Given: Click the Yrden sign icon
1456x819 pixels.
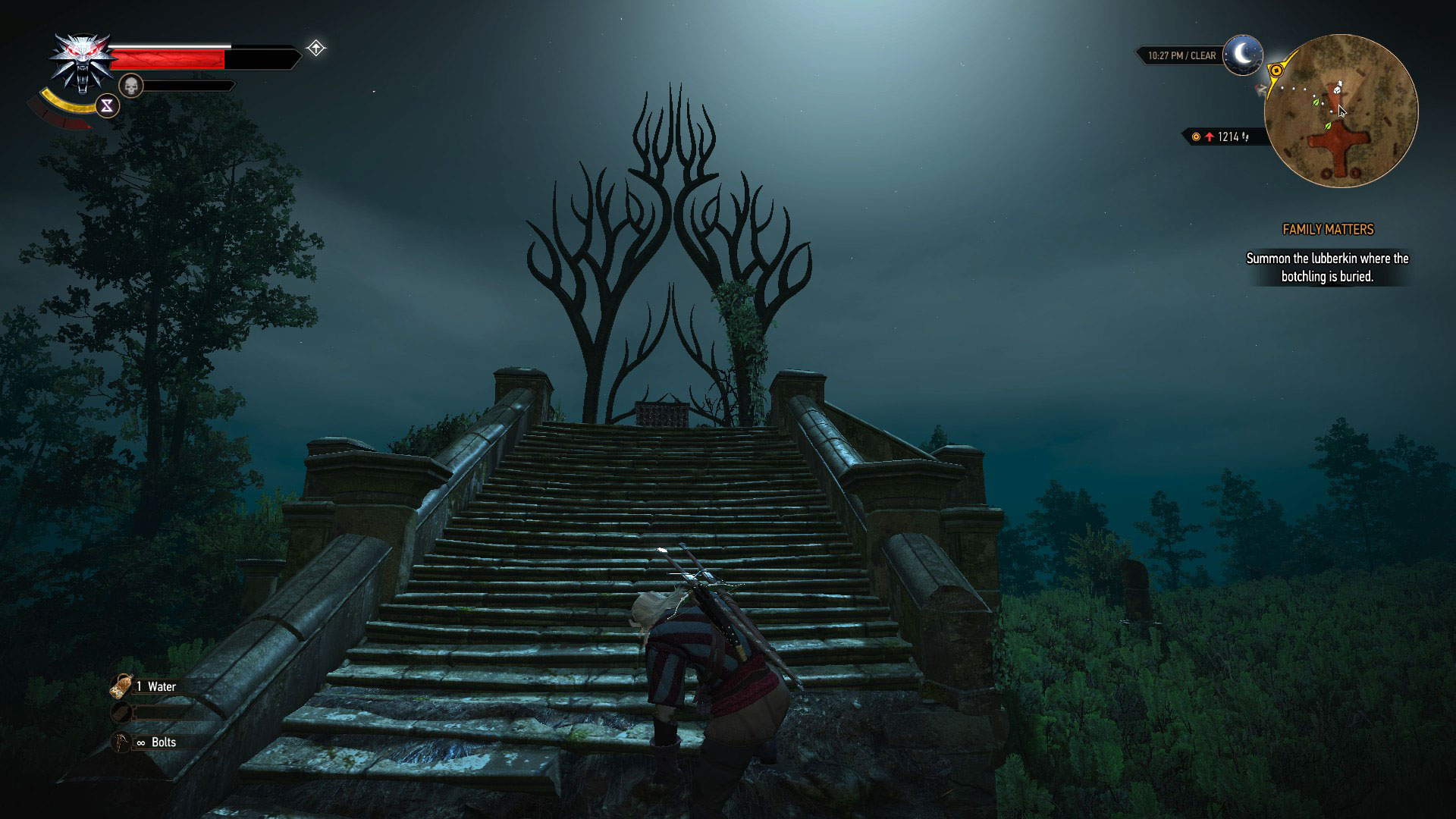Looking at the screenshot, I should pos(107,106).
